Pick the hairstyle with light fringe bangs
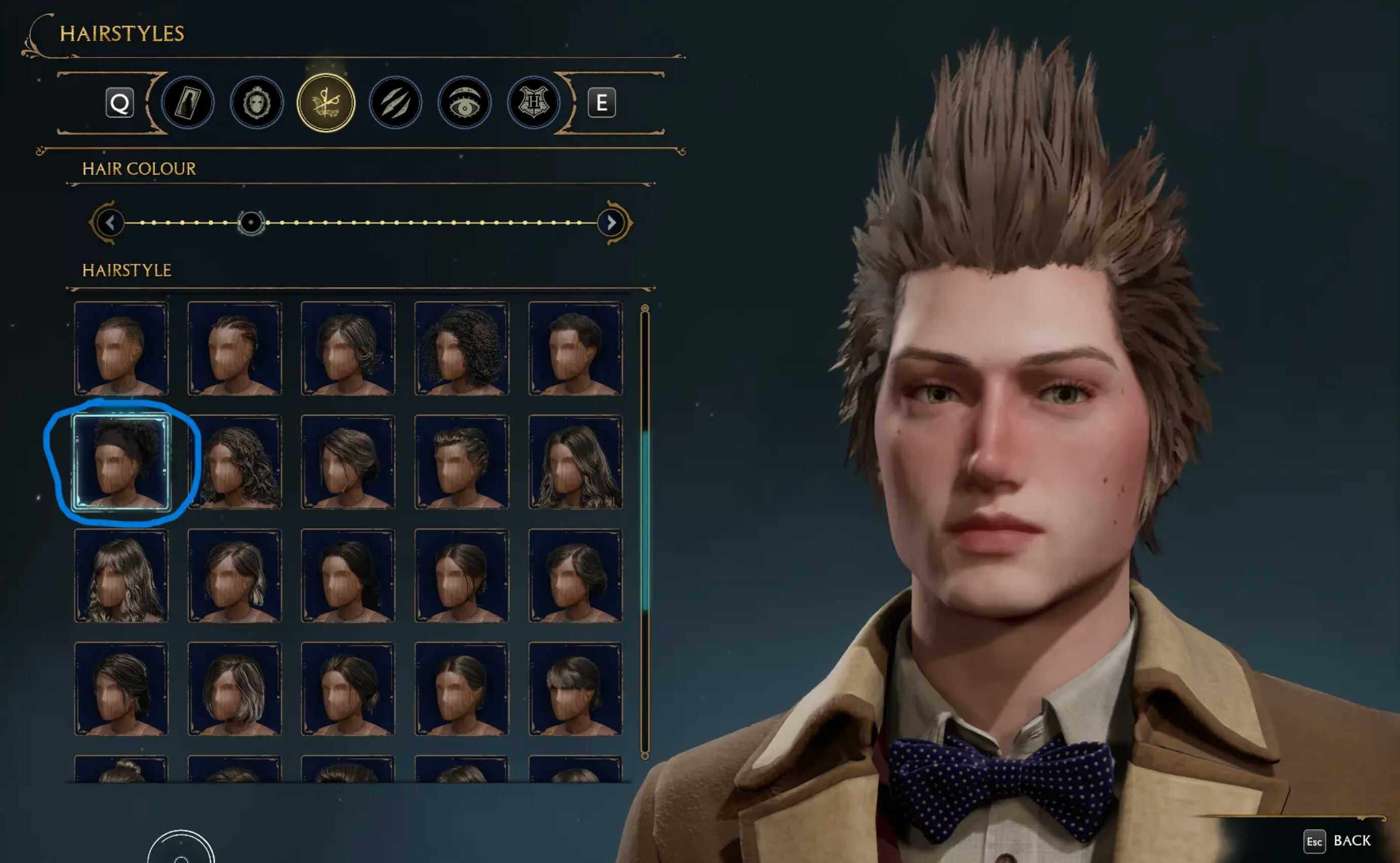Image resolution: width=1400 pixels, height=863 pixels. point(575,689)
